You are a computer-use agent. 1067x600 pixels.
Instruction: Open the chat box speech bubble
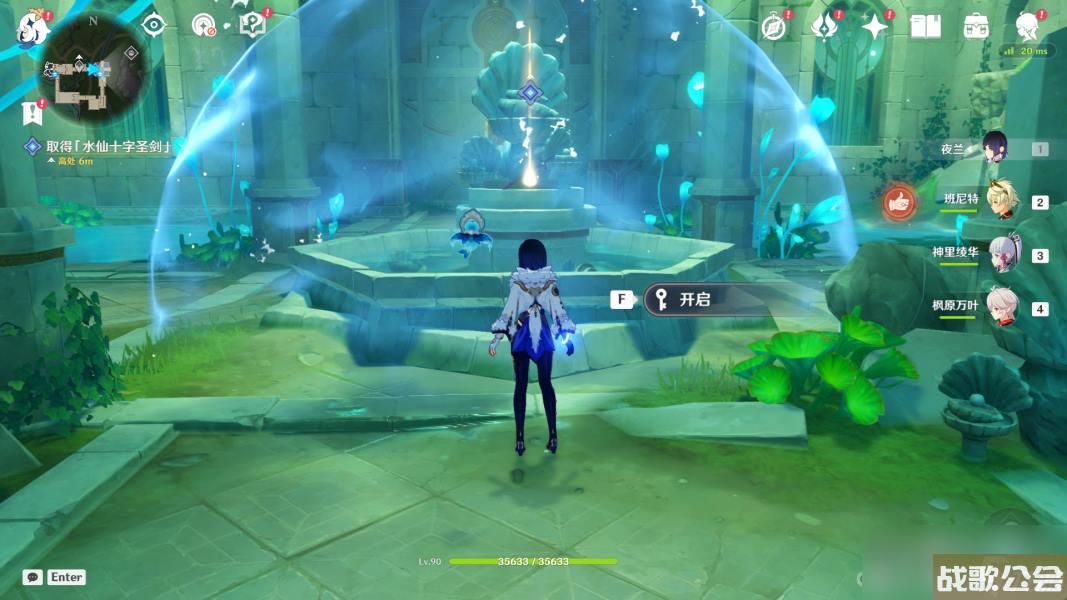click(32, 577)
